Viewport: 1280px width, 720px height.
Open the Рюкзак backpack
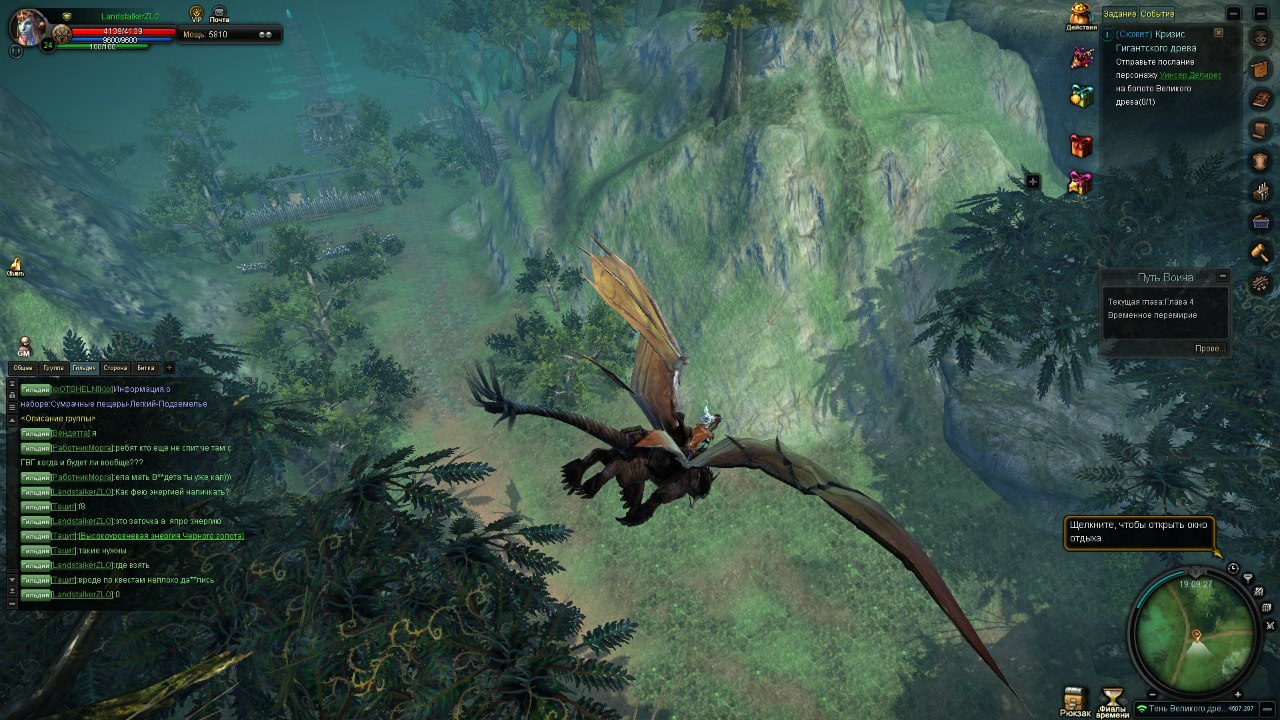(x=1075, y=698)
